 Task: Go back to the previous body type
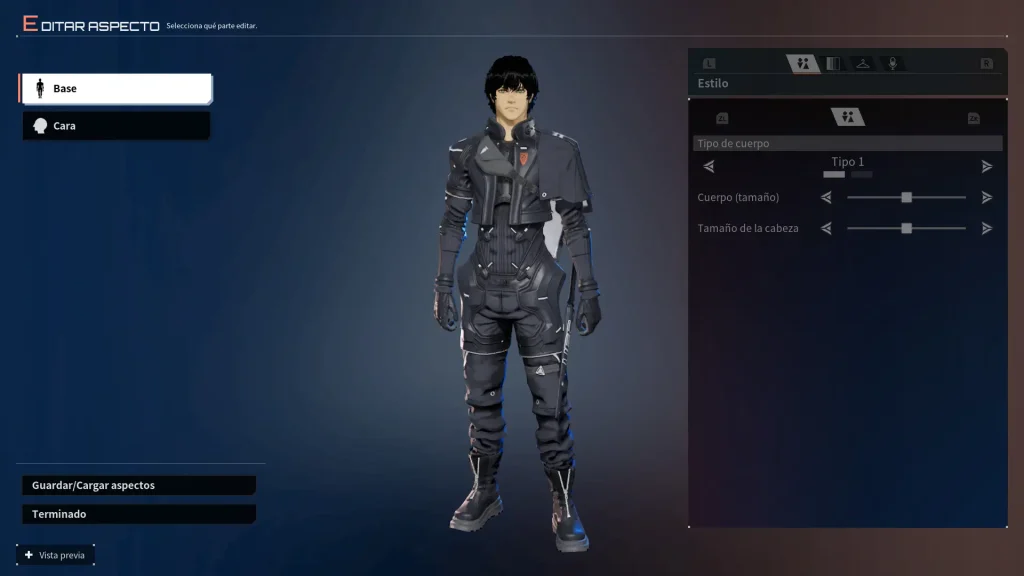pos(709,166)
